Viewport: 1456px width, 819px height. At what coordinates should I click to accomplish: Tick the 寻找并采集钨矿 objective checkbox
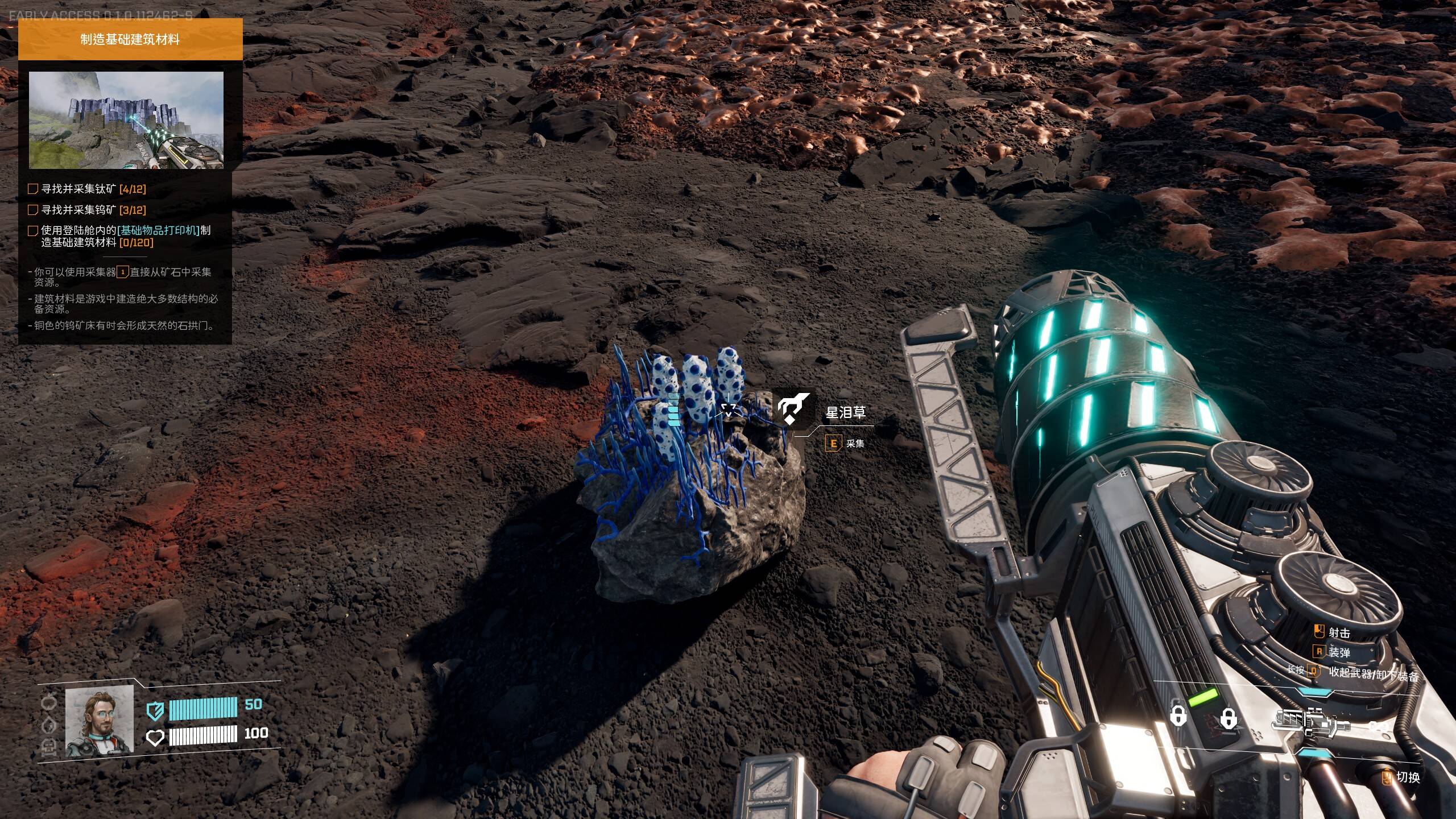click(33, 210)
